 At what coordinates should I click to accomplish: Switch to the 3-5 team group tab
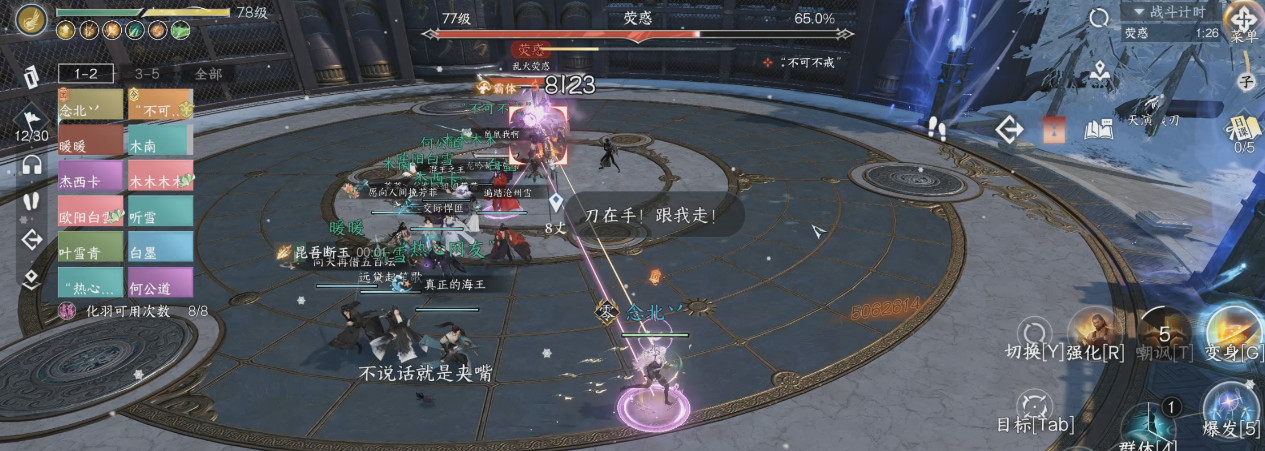click(147, 73)
